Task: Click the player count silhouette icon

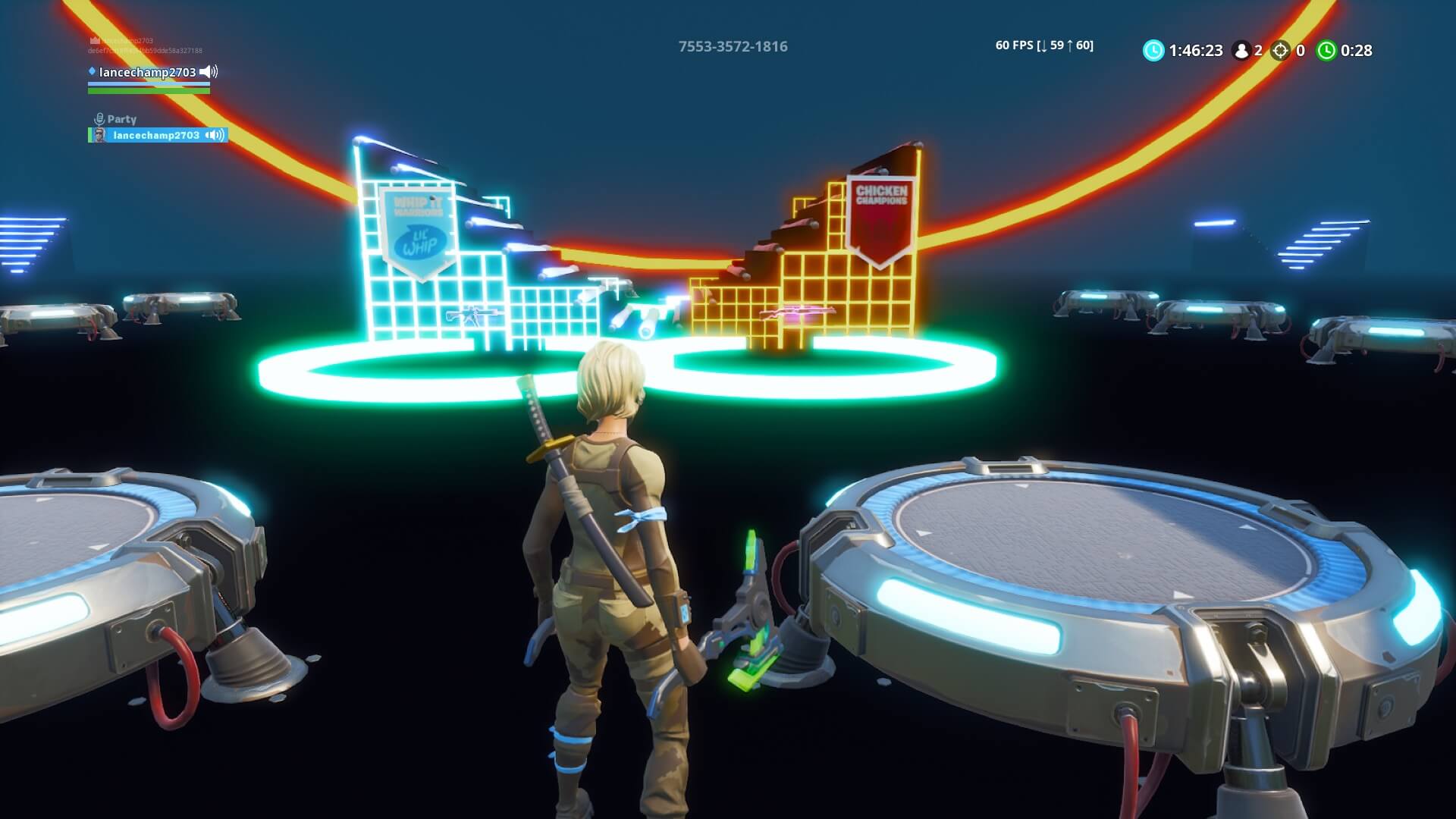Action: 1241,50
